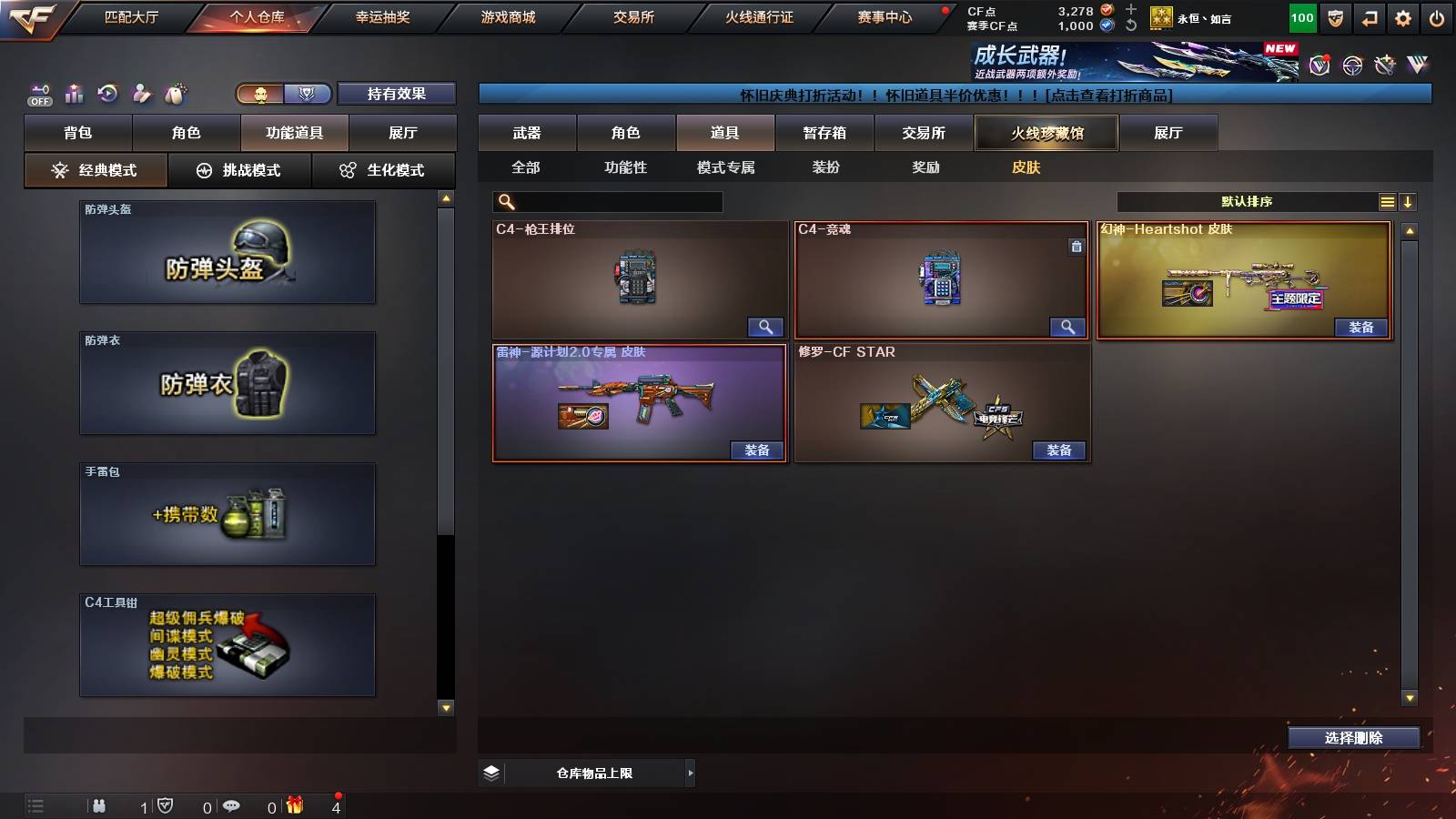1456x819 pixels.
Task: Open the friends list at the bottom bar
Action: [x=100, y=805]
